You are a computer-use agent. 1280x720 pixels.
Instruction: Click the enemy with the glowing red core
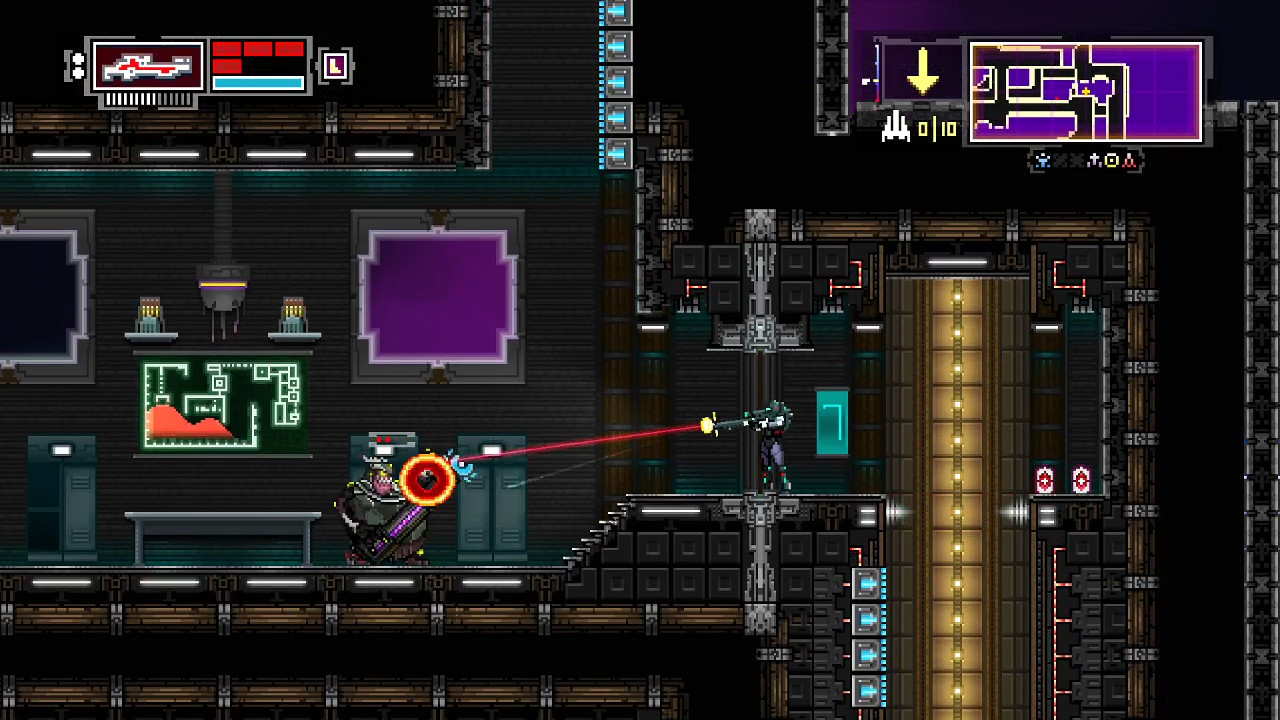click(428, 480)
